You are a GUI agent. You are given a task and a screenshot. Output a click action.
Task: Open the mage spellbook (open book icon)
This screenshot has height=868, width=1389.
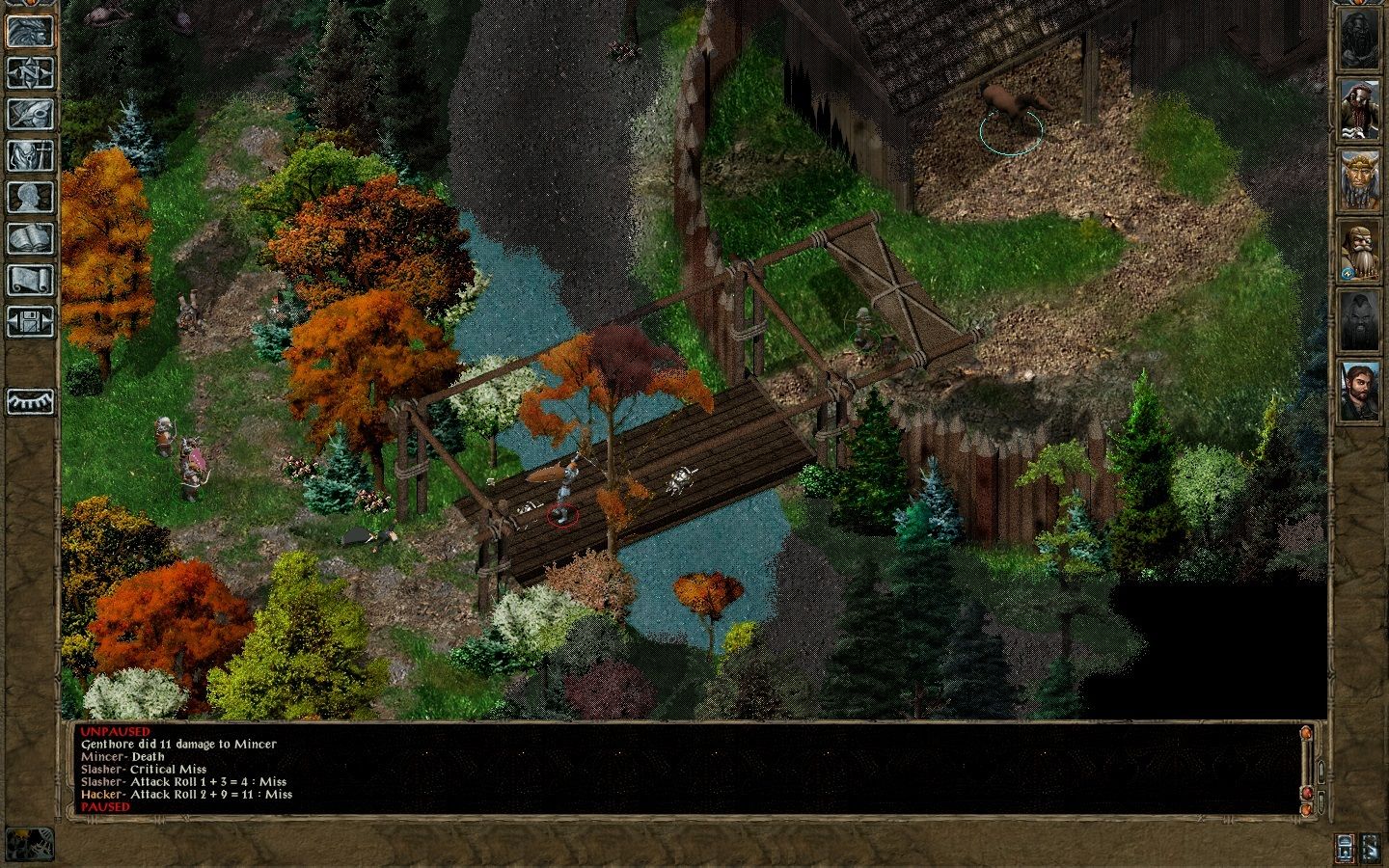pos(29,238)
